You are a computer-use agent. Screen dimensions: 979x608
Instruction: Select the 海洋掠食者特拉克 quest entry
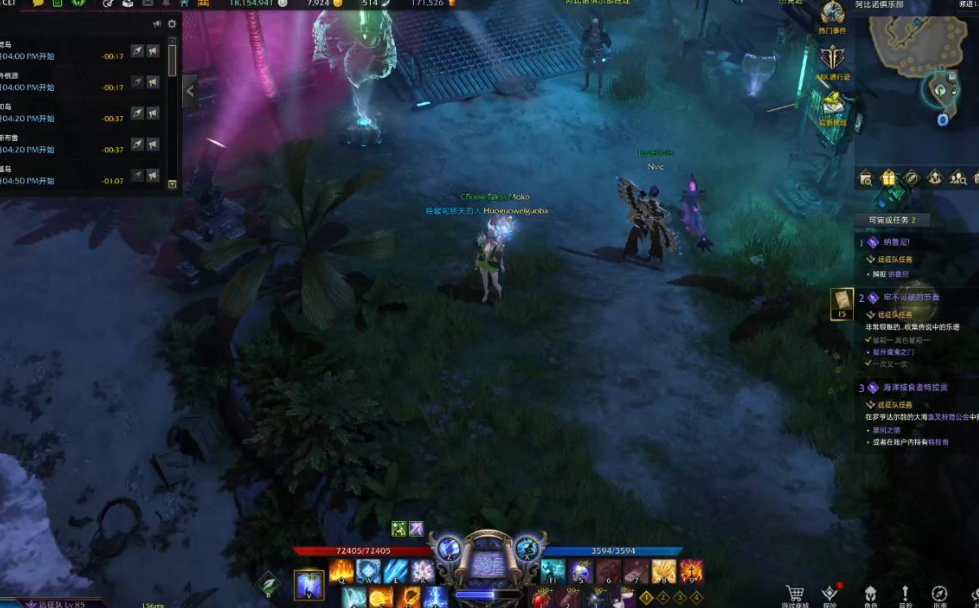pos(914,387)
